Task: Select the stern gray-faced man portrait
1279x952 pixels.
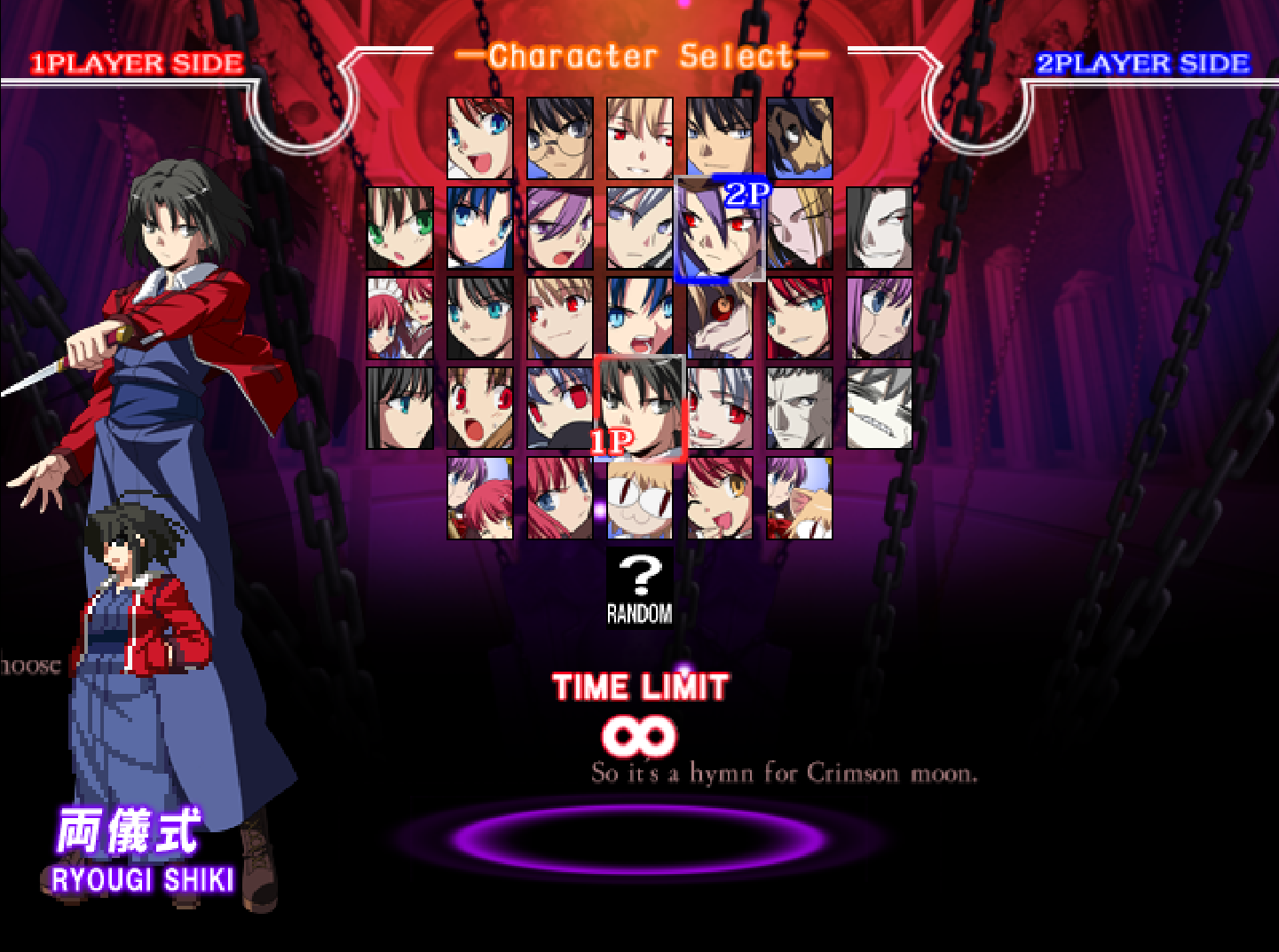Action: (799, 408)
